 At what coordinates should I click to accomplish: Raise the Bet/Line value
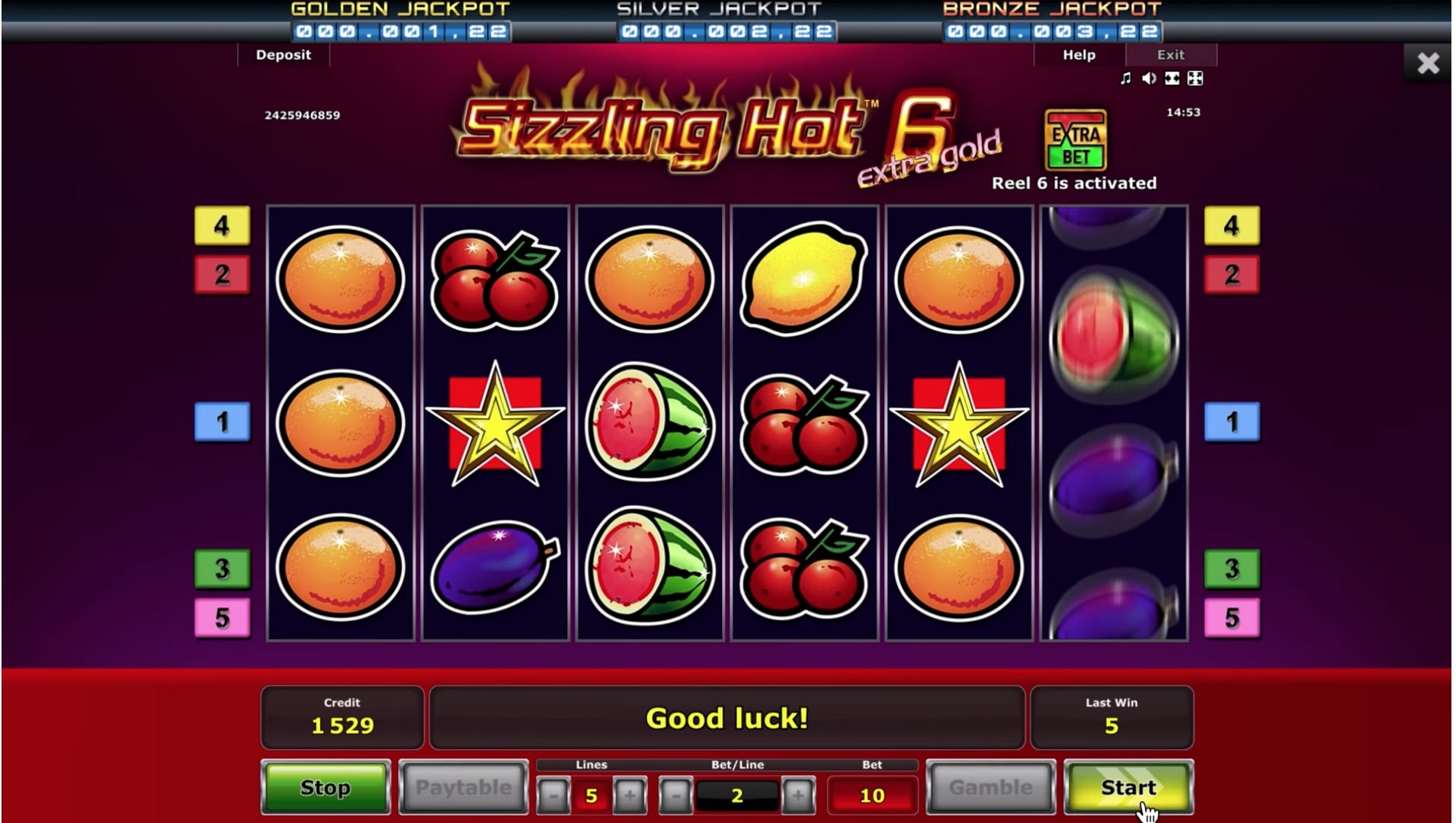coord(797,796)
